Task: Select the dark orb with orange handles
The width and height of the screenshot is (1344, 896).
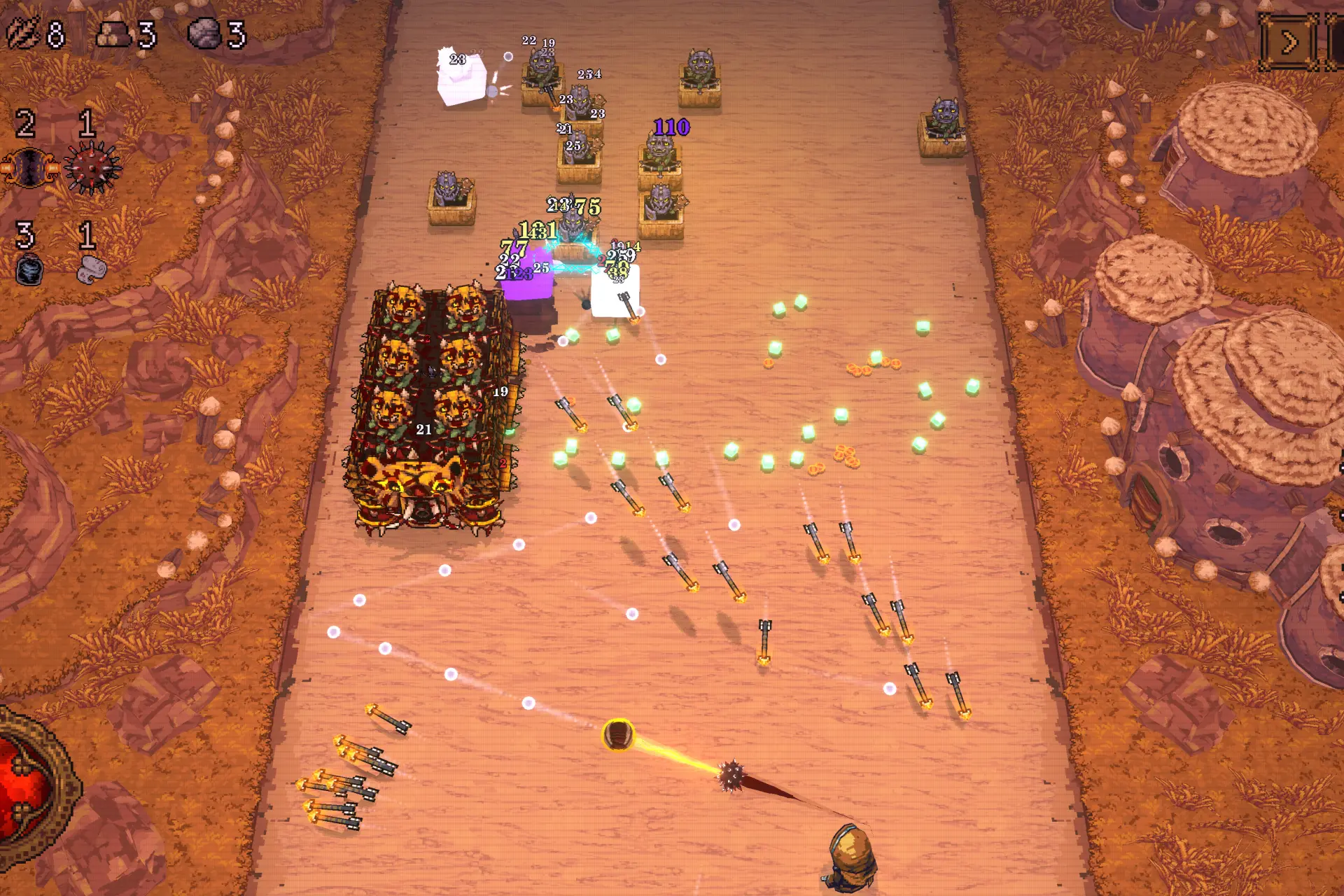Action: (x=29, y=168)
